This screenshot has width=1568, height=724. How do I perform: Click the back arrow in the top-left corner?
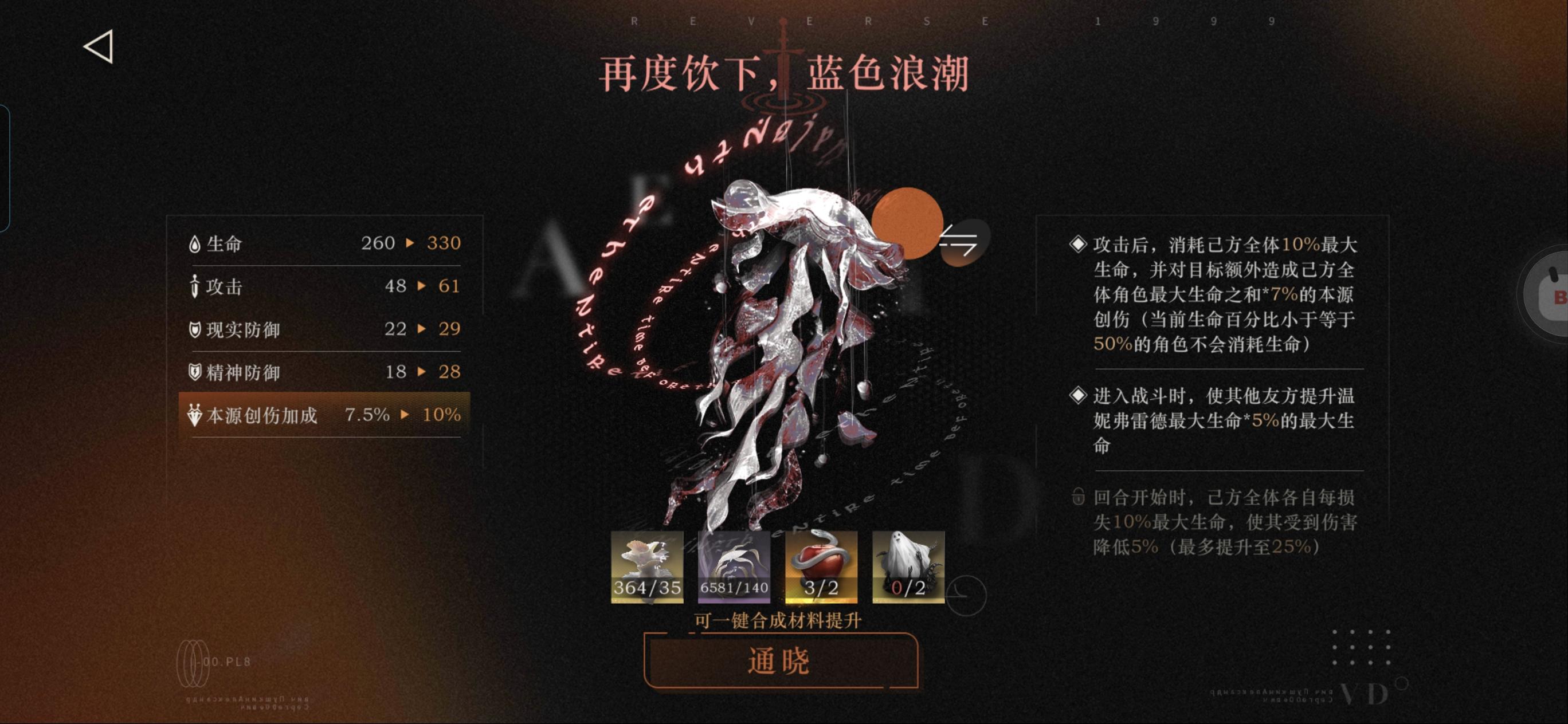(102, 48)
